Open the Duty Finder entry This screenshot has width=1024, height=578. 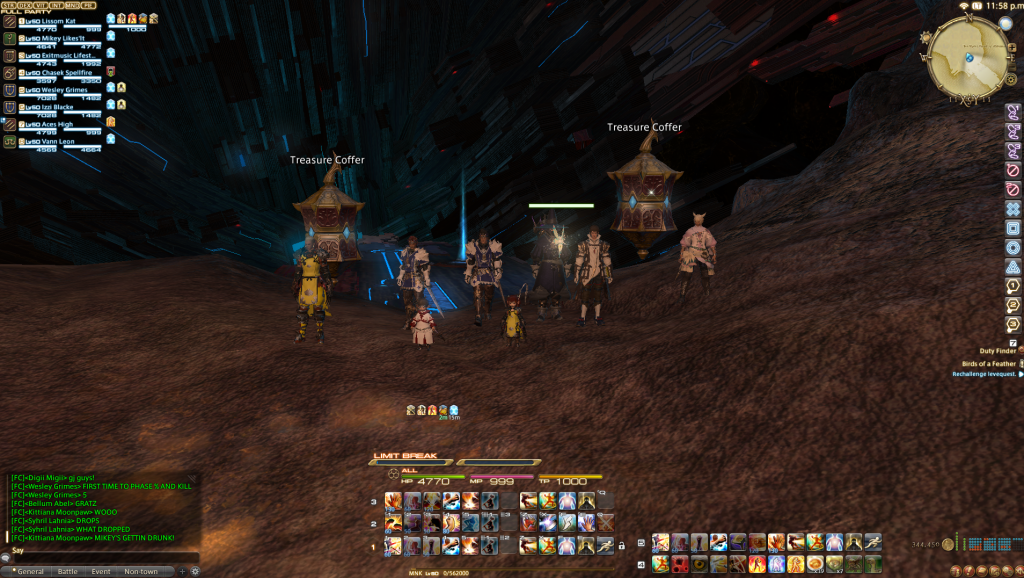tap(990, 352)
